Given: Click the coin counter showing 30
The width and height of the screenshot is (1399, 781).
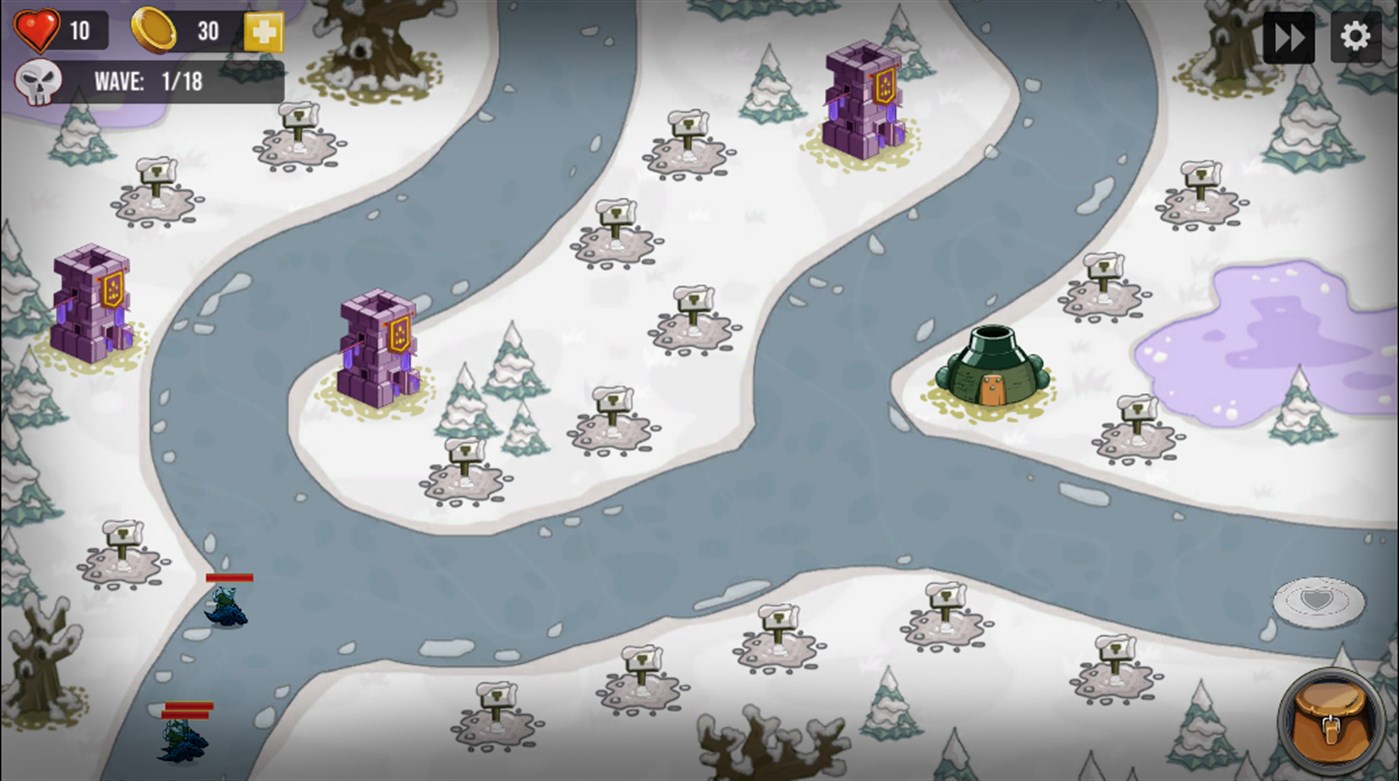Looking at the screenshot, I should pos(207,30).
